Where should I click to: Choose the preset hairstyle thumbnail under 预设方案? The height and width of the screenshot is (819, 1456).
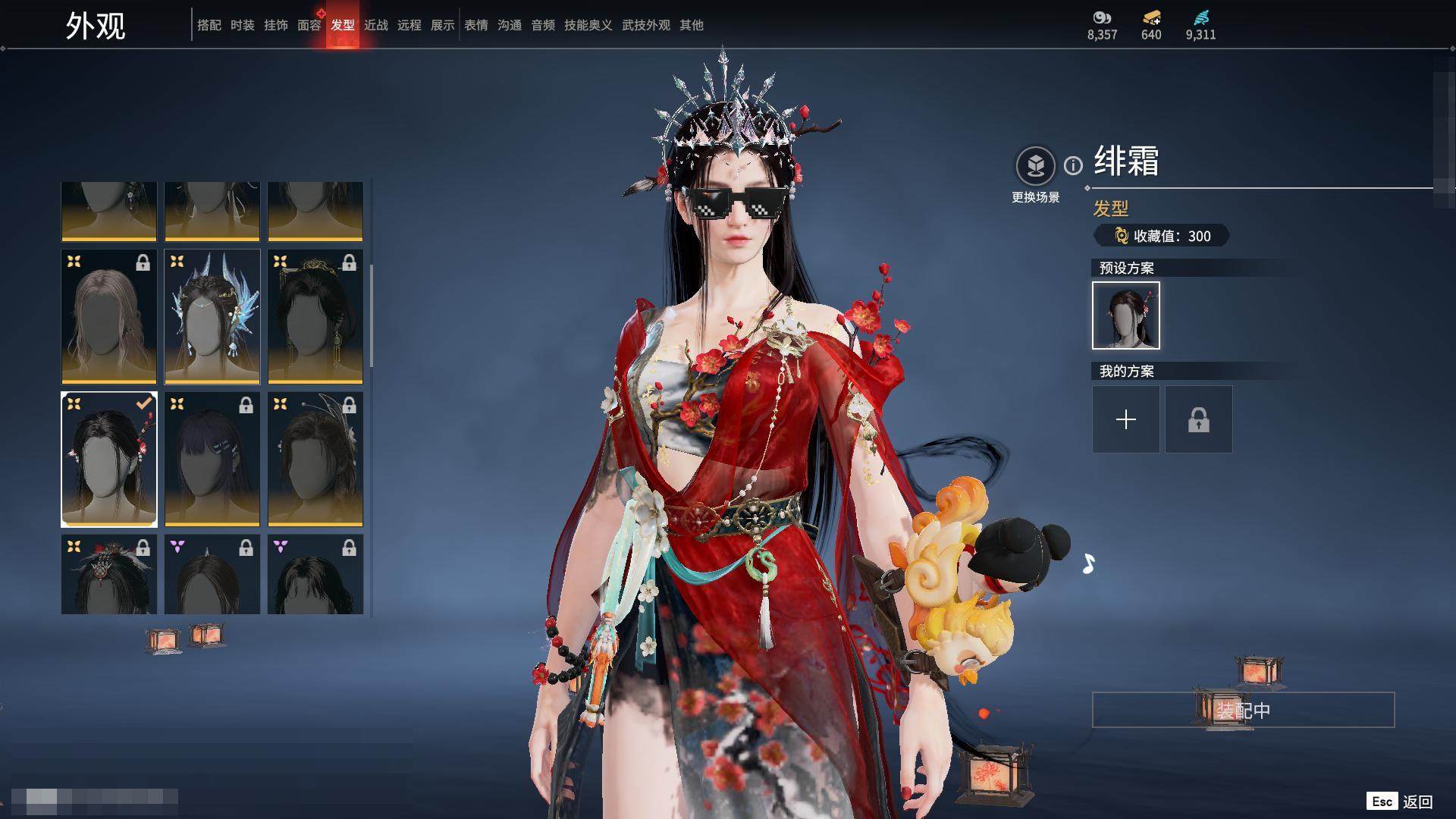(1126, 315)
